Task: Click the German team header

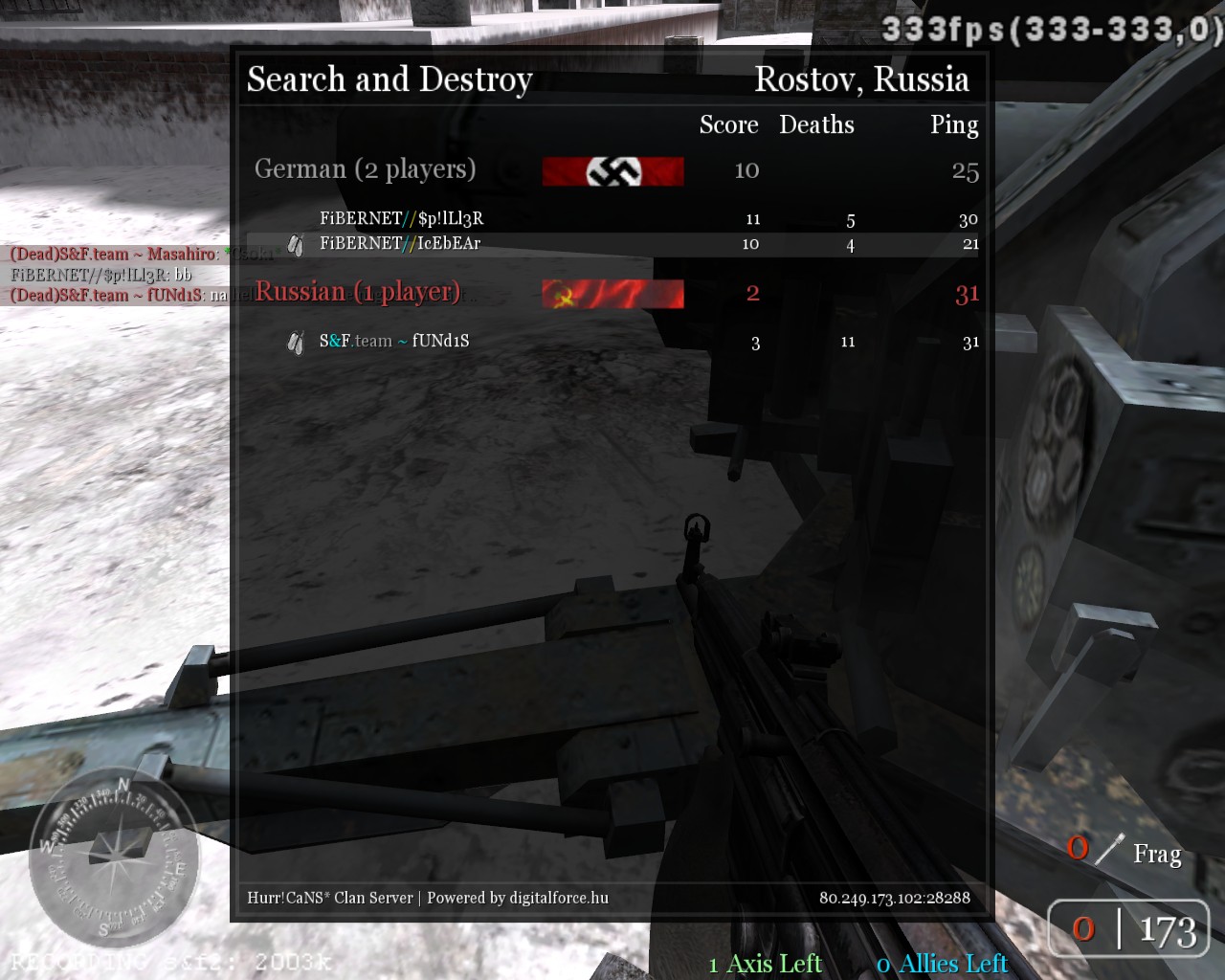Action: tap(365, 169)
